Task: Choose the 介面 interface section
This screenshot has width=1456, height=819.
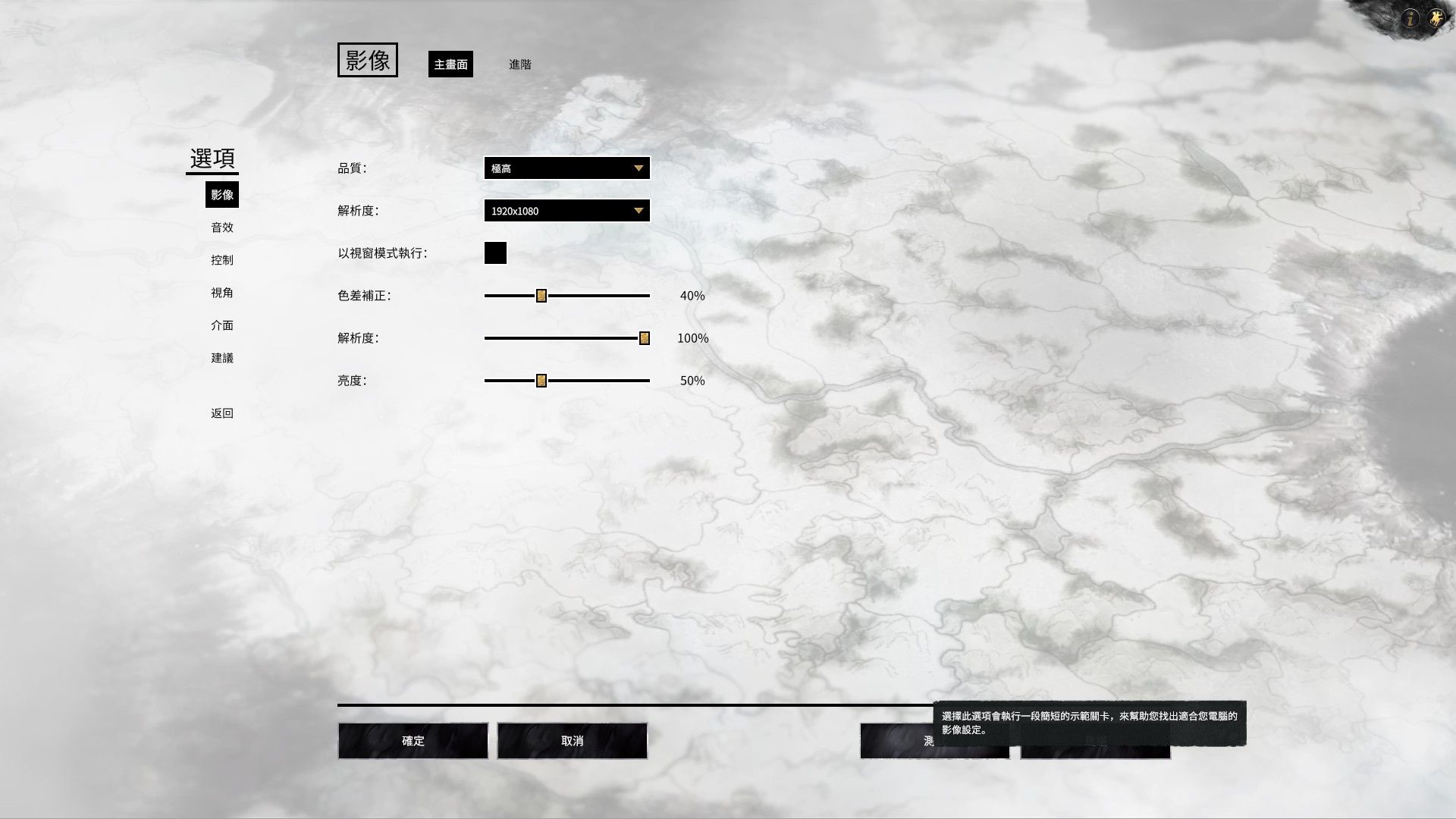Action: coord(222,325)
